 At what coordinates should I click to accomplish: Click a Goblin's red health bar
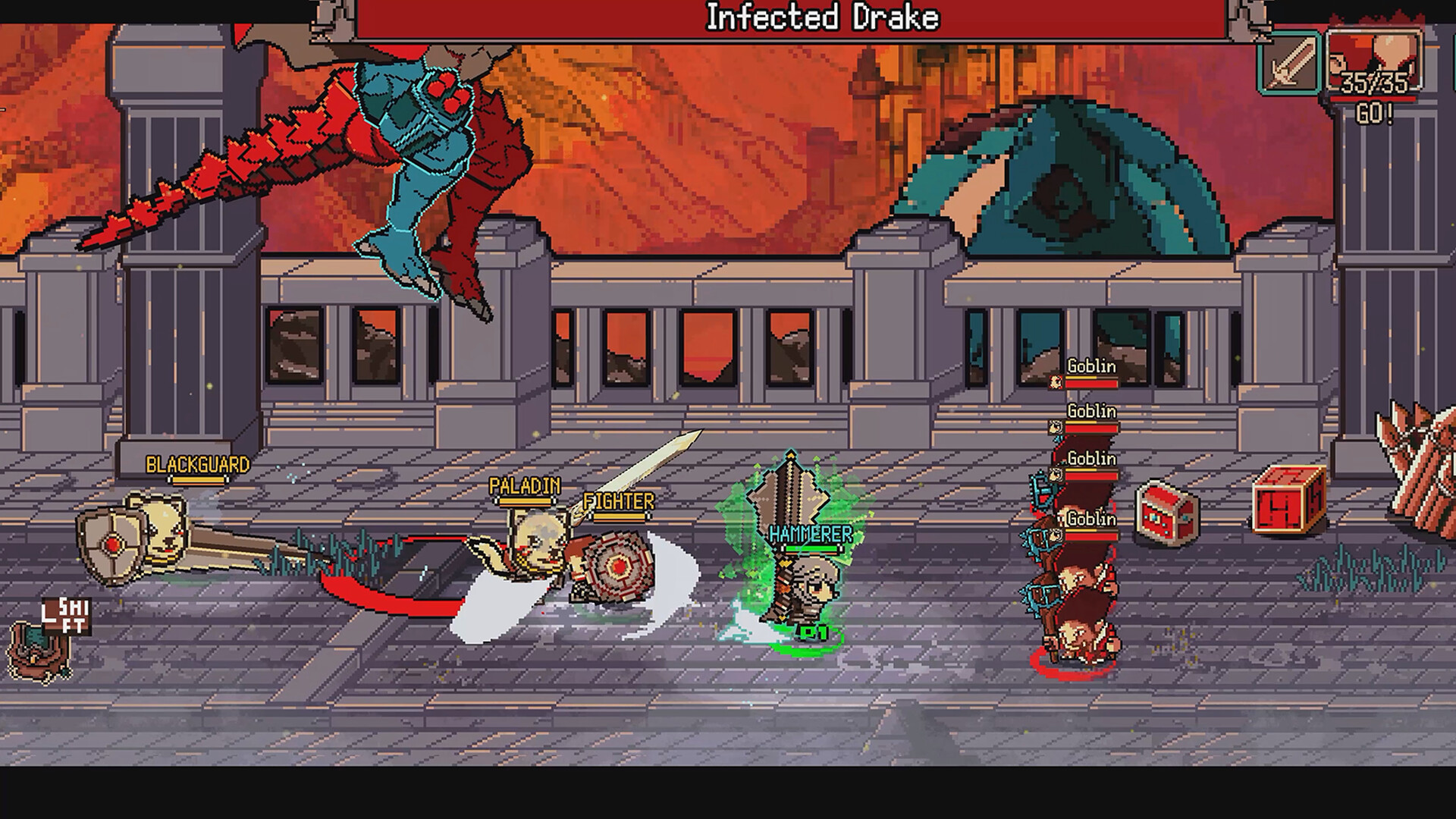point(1090,385)
